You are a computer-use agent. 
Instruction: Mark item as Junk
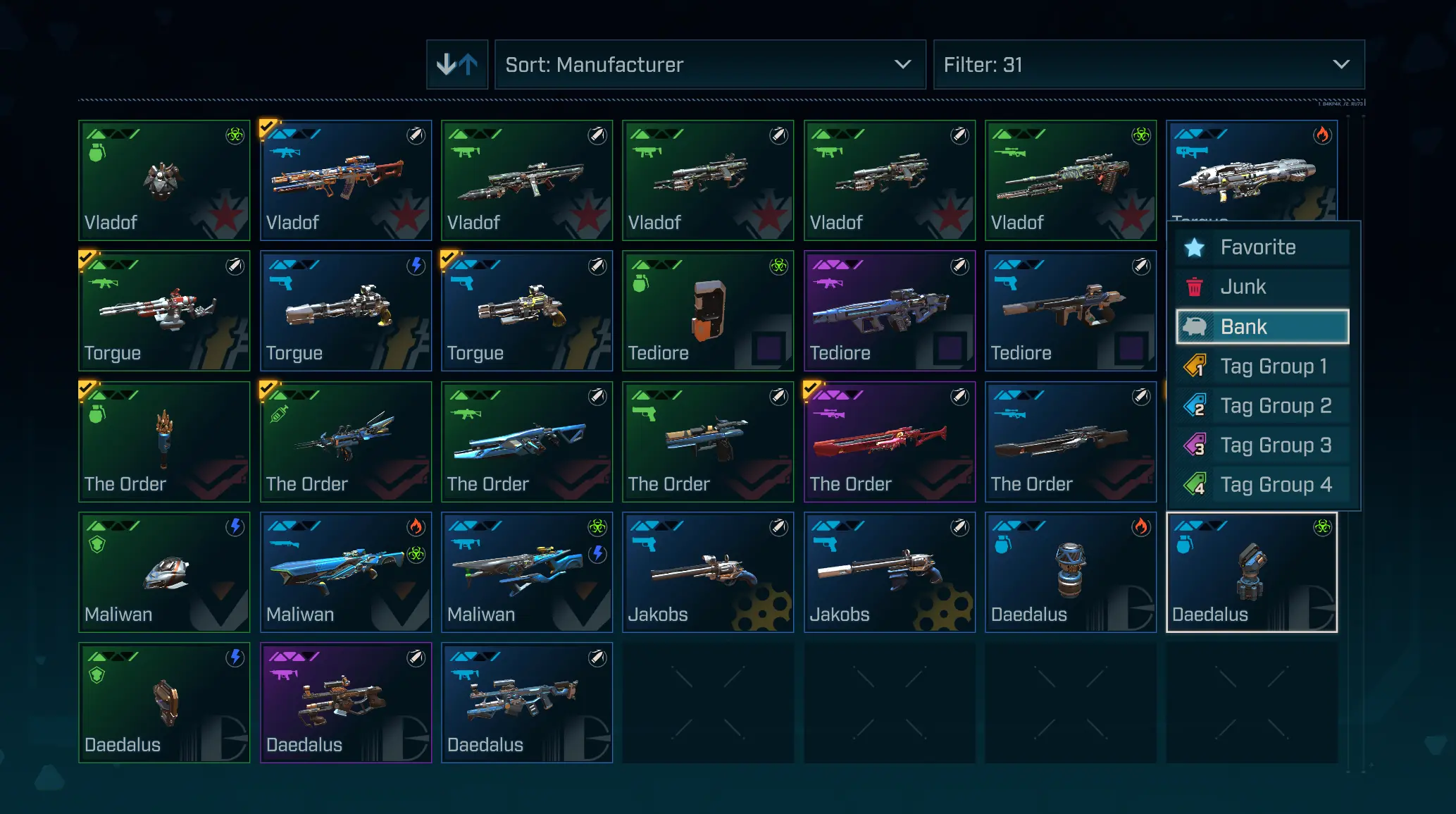tap(1262, 287)
